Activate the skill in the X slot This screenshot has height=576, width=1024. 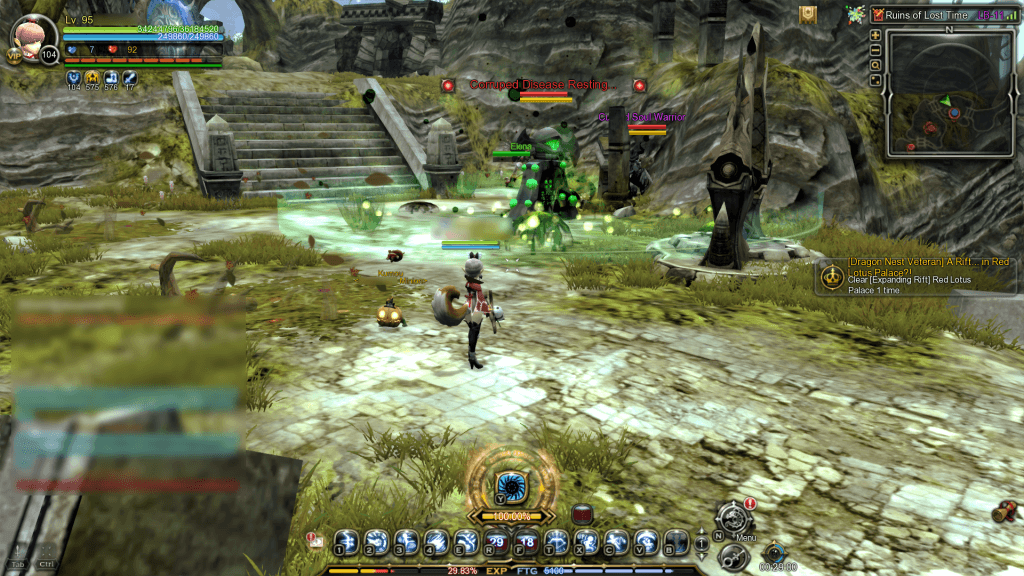586,542
